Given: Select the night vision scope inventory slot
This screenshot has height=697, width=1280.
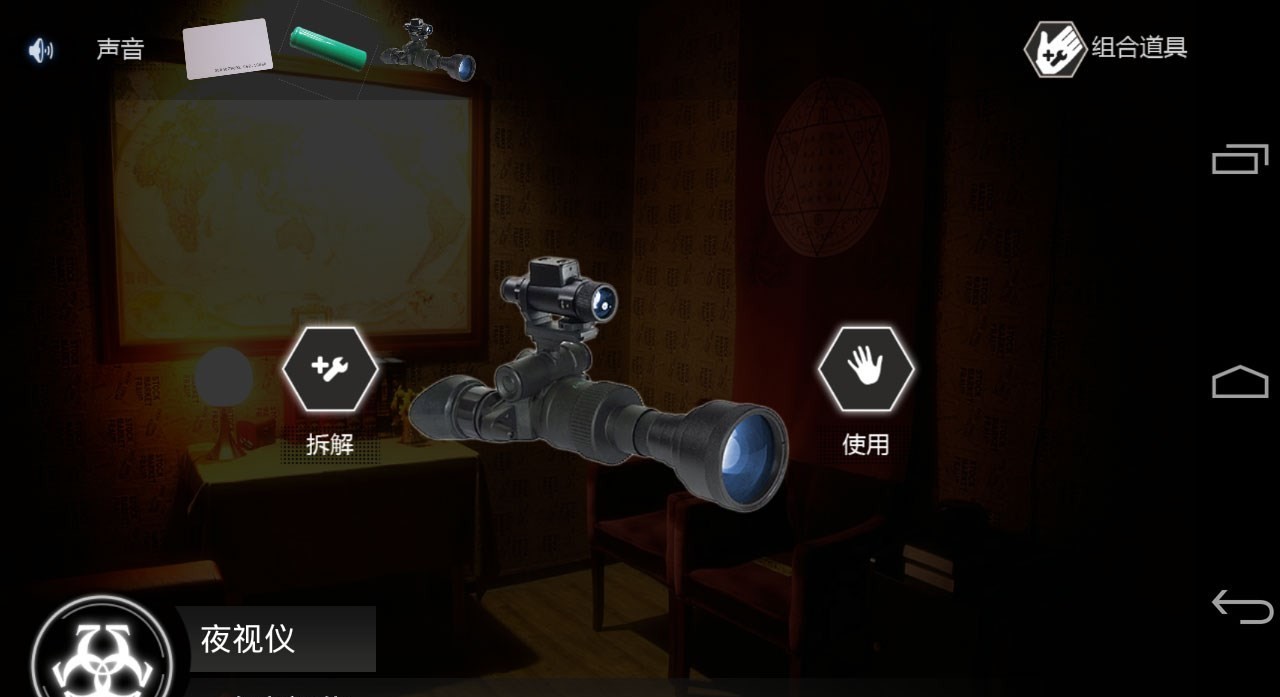Looking at the screenshot, I should tap(428, 50).
